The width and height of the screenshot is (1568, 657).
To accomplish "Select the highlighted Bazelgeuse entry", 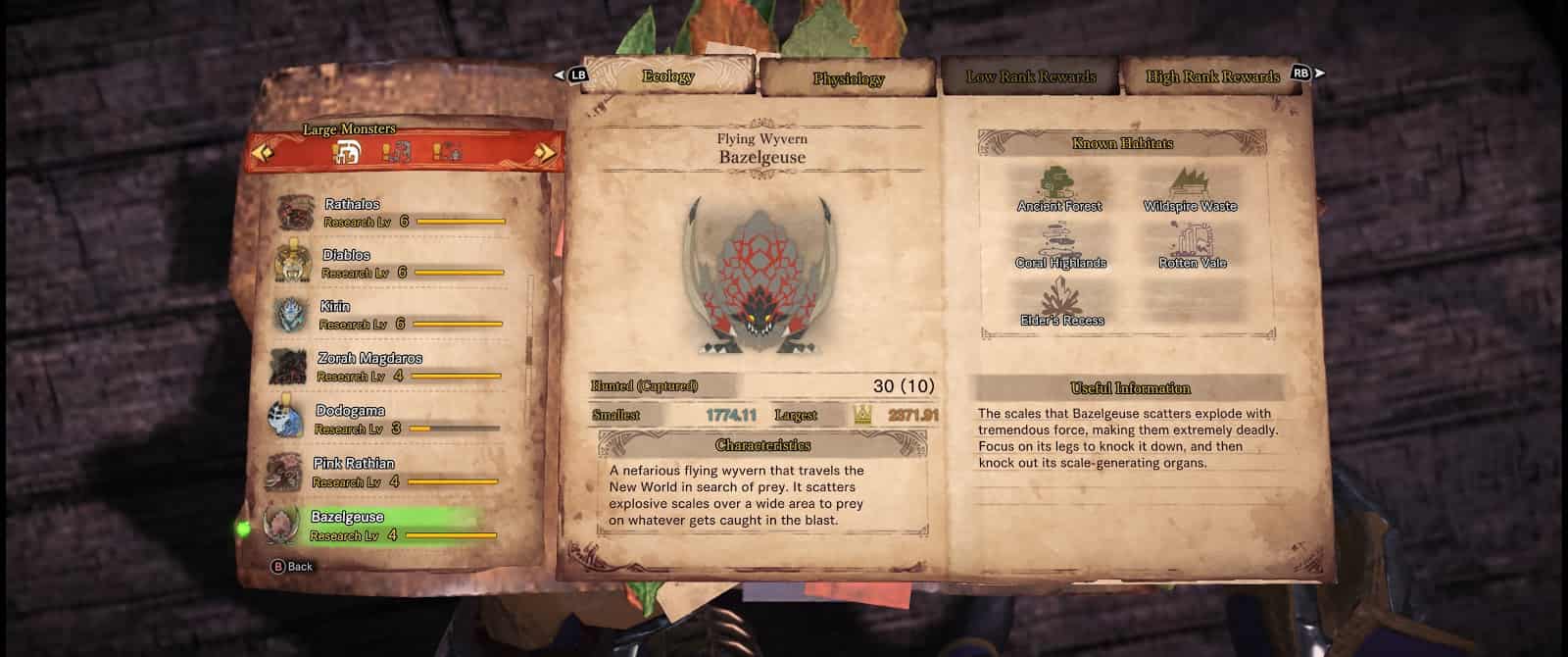I will pos(380,526).
